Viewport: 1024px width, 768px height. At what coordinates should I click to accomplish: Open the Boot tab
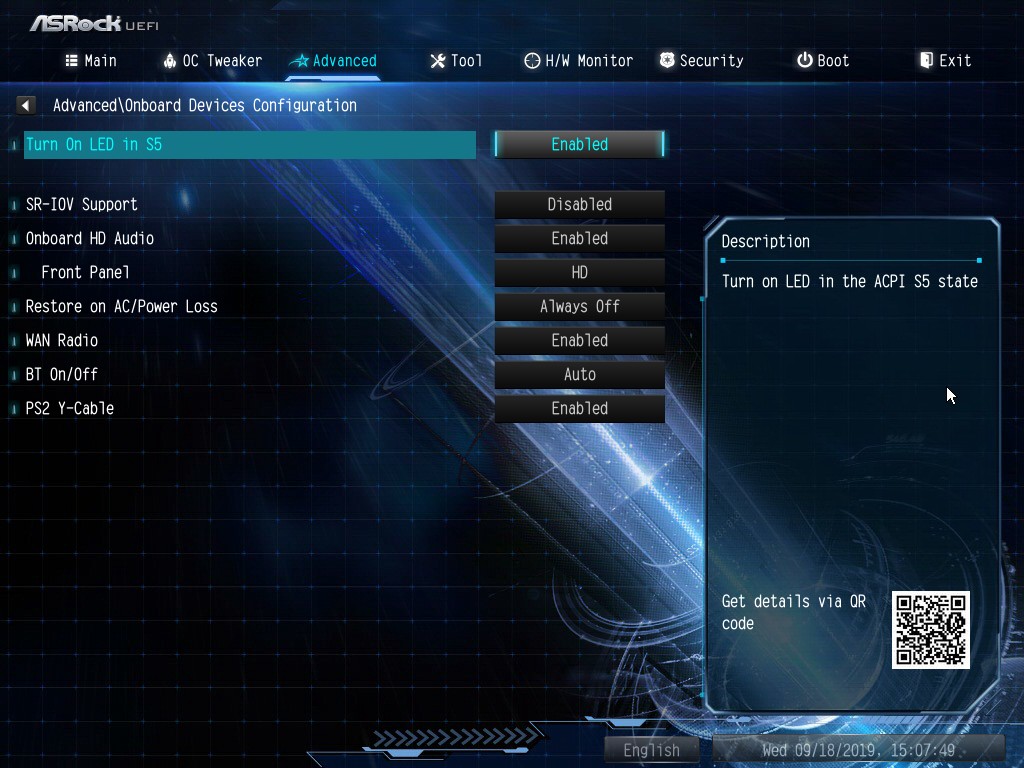point(823,61)
